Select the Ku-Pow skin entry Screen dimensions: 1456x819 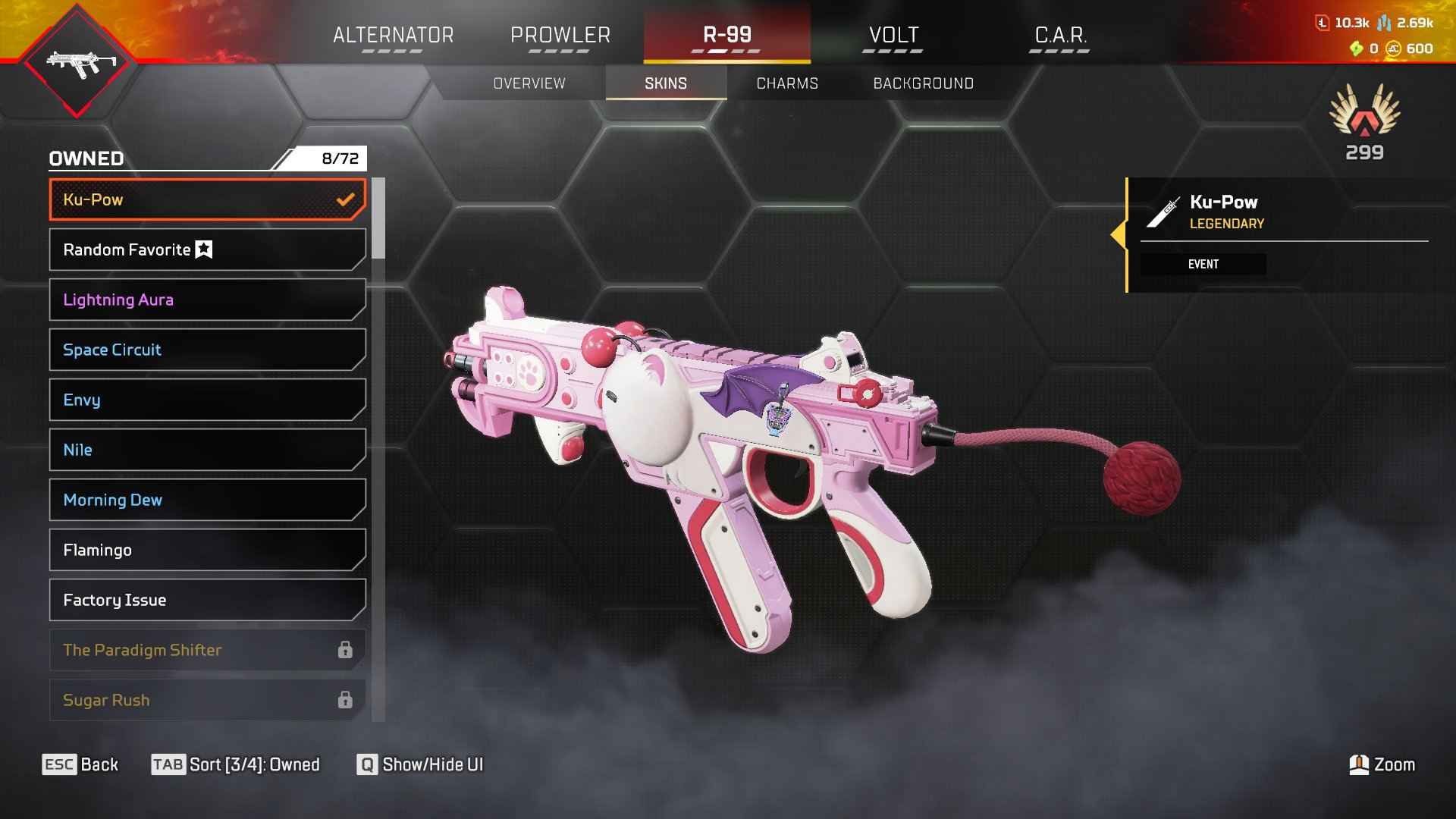pos(207,199)
